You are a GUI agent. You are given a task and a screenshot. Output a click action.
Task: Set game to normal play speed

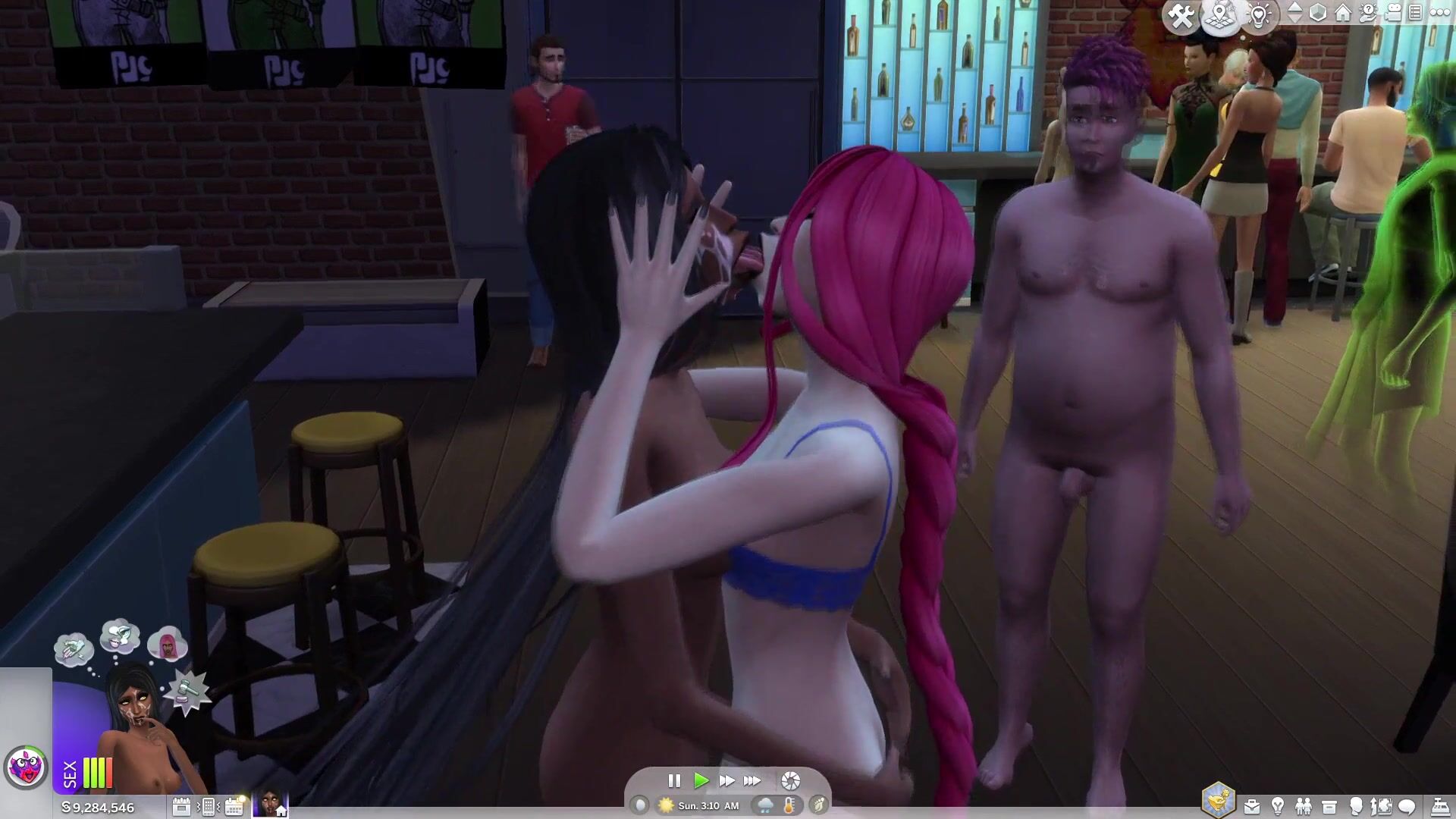point(701,780)
